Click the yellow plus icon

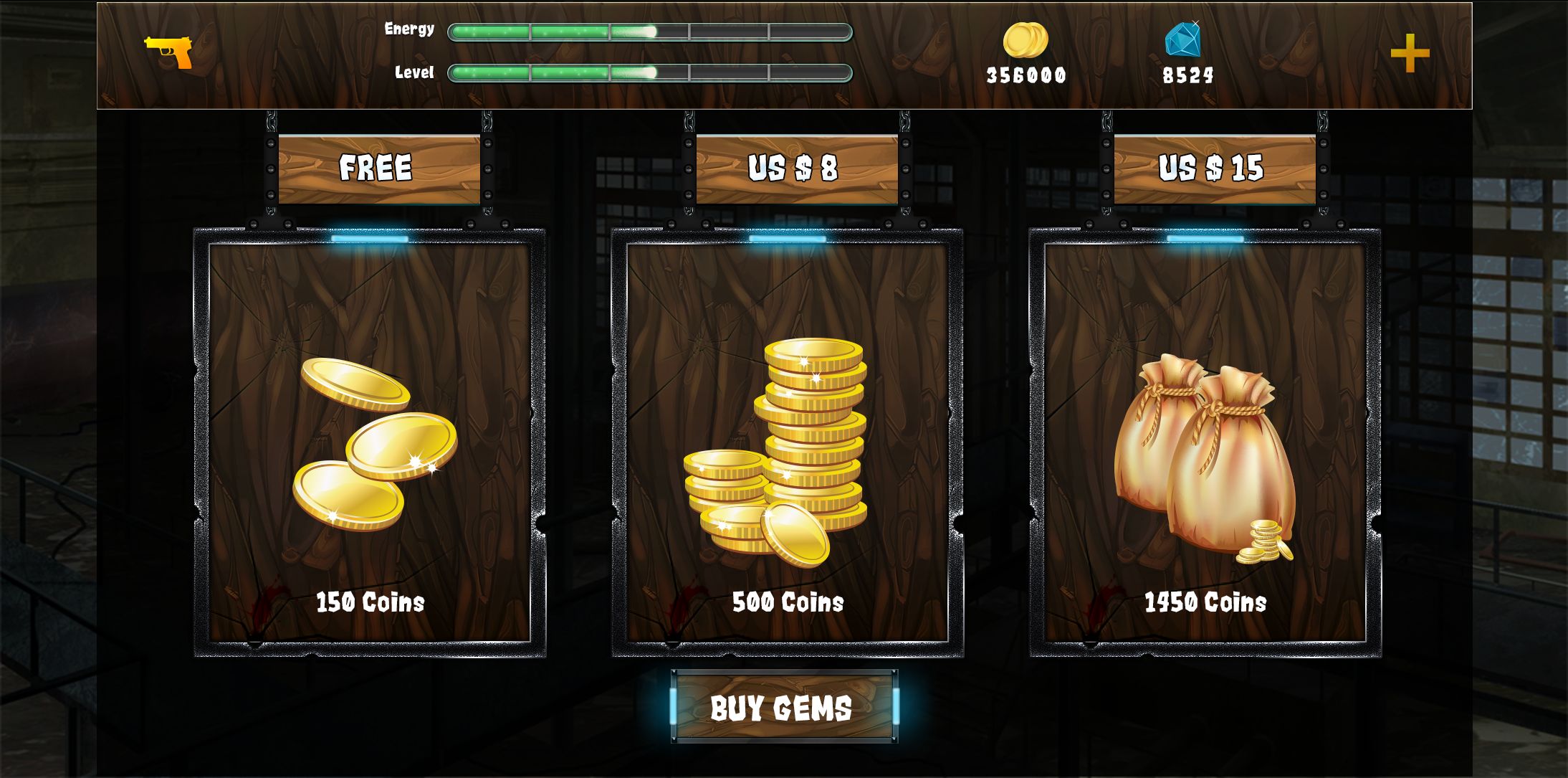click(1410, 53)
